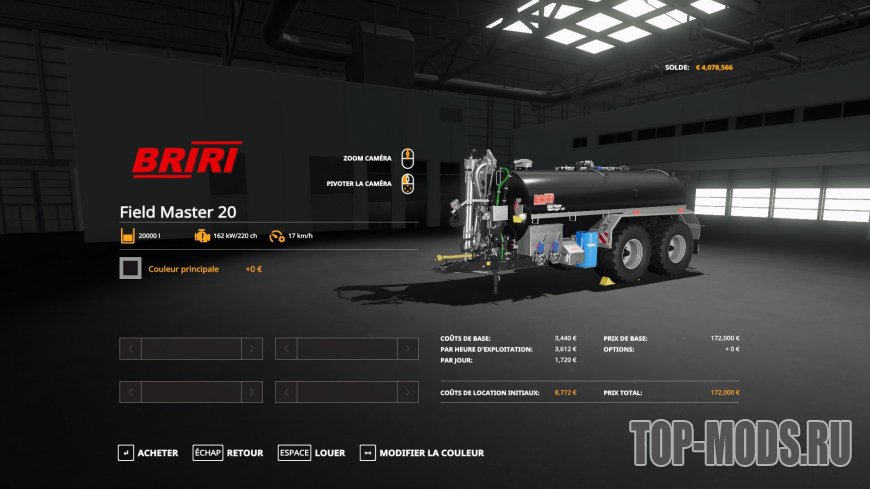870x489 pixels.
Task: Select the Couleur principale color swatch
Action: point(130,269)
